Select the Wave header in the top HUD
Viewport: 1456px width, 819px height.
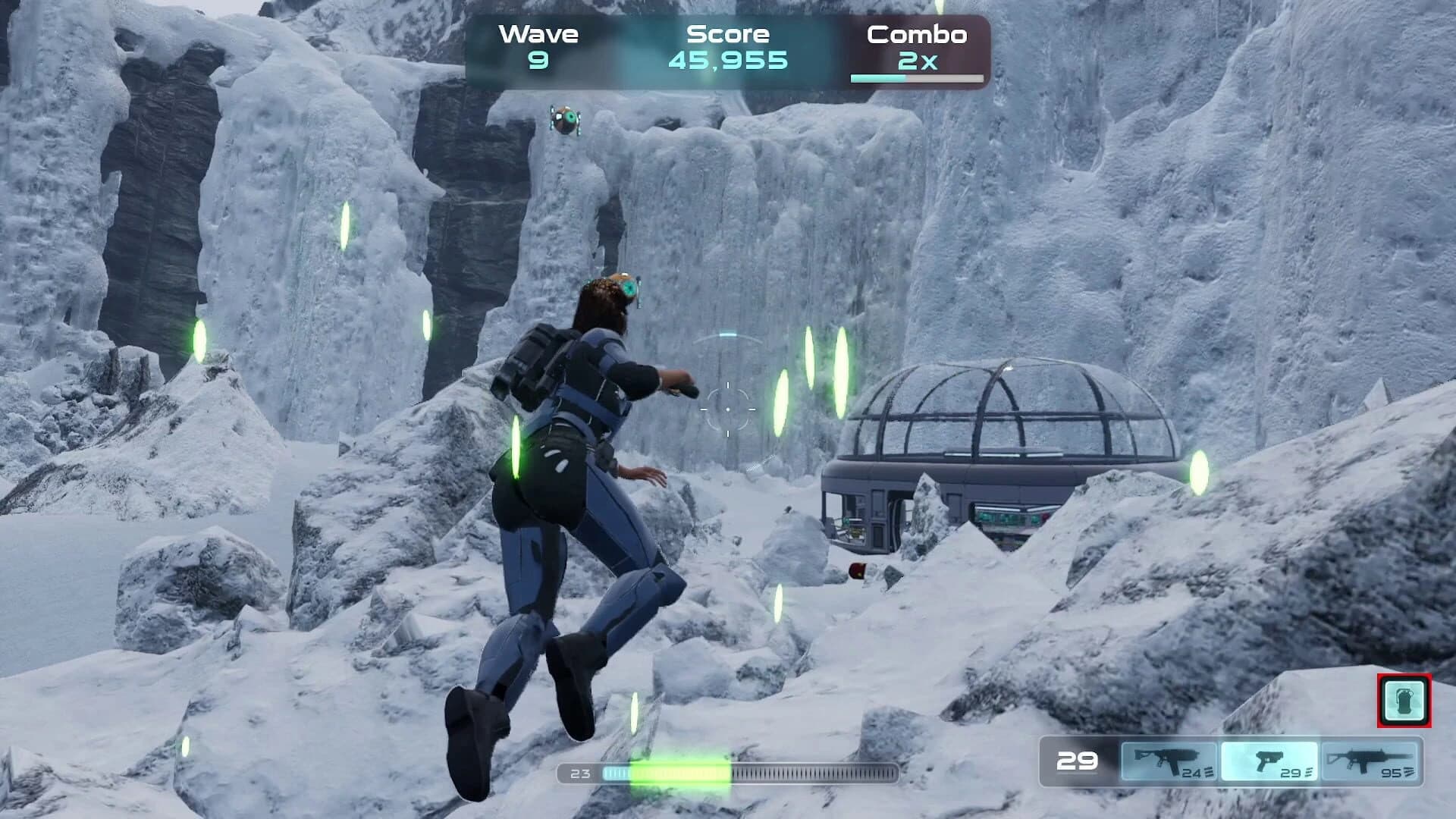[538, 33]
